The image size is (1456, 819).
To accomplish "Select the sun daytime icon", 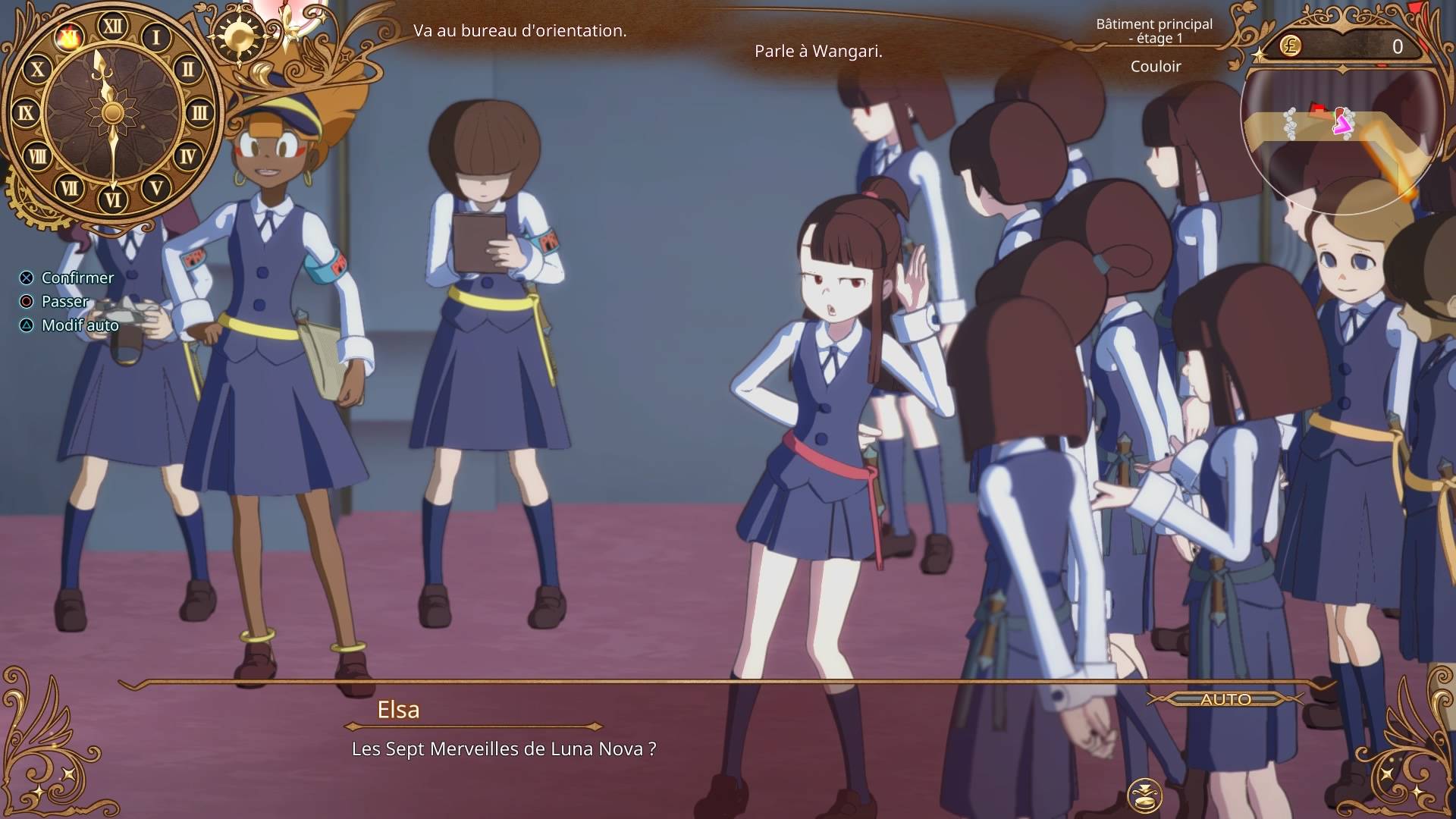I will pos(240,36).
